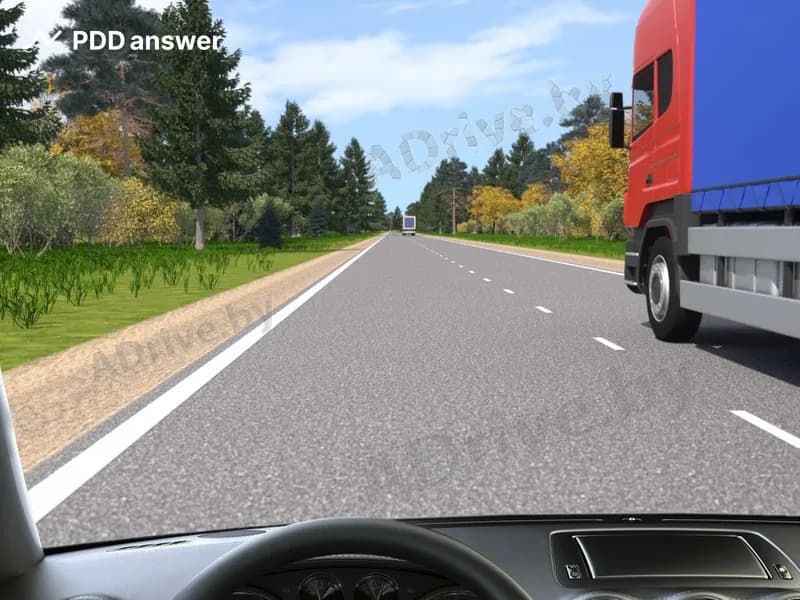Click the PDD answer label
Image resolution: width=800 pixels, height=600 pixels.
[147, 41]
